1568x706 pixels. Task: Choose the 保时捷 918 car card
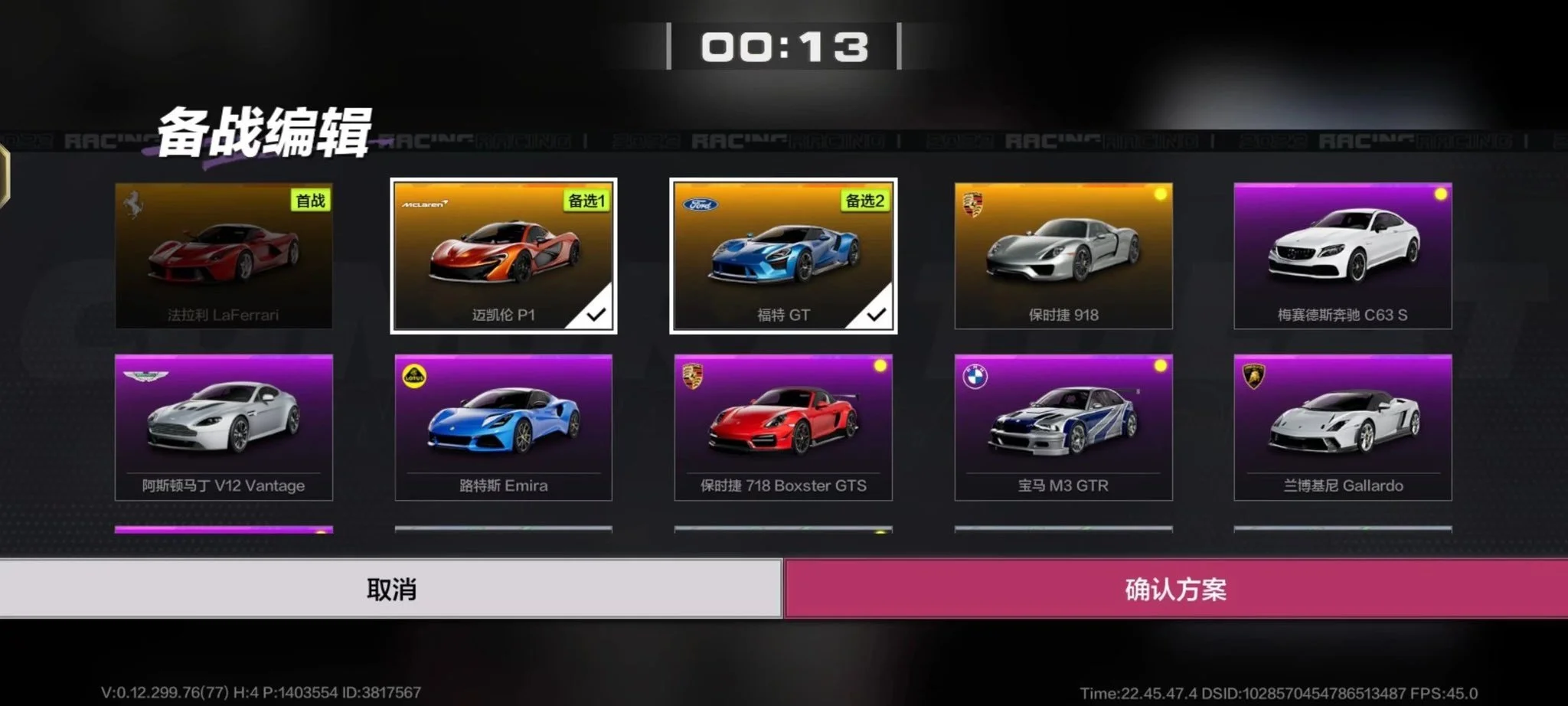tap(1063, 256)
